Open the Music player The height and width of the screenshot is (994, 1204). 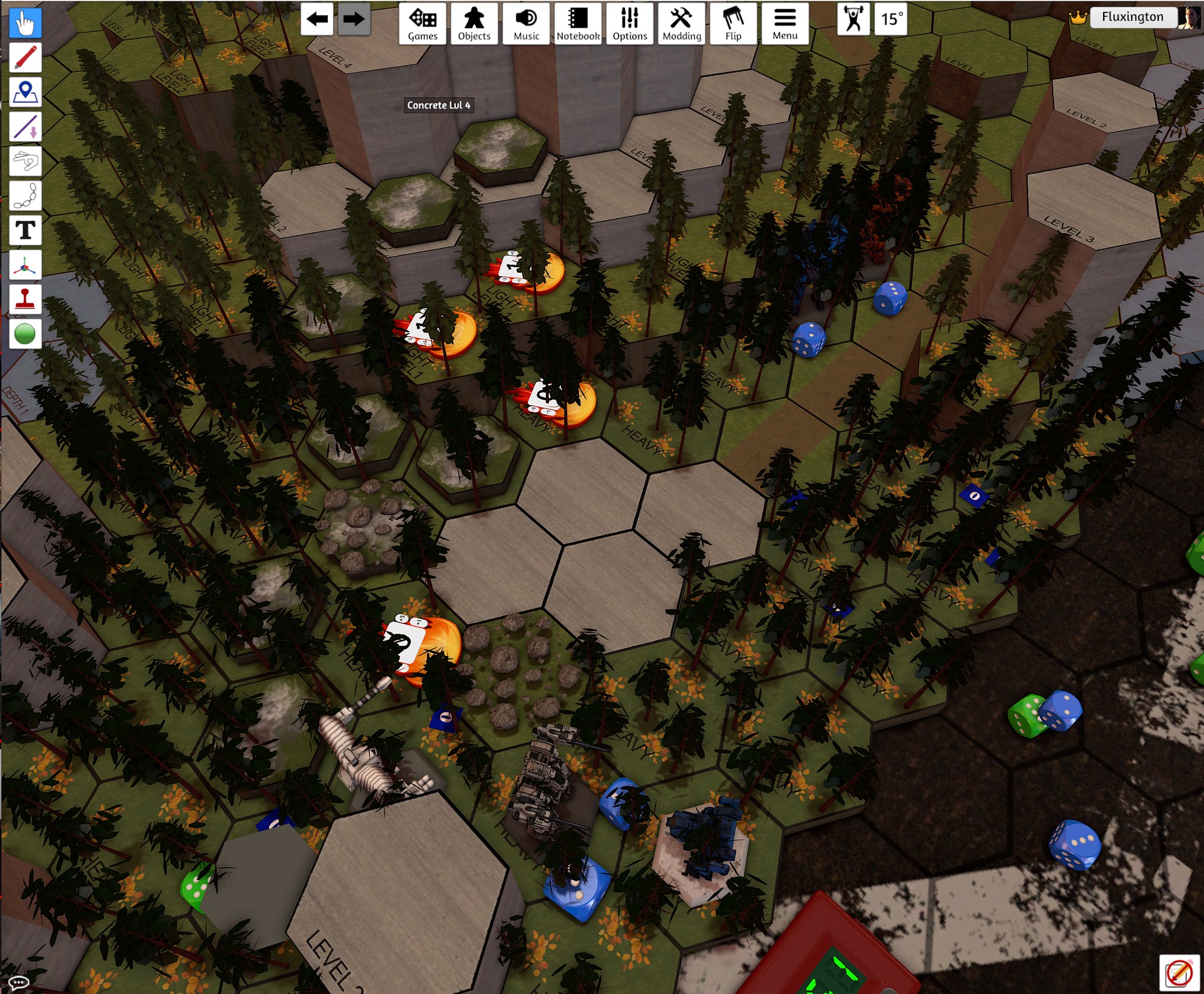[526, 24]
